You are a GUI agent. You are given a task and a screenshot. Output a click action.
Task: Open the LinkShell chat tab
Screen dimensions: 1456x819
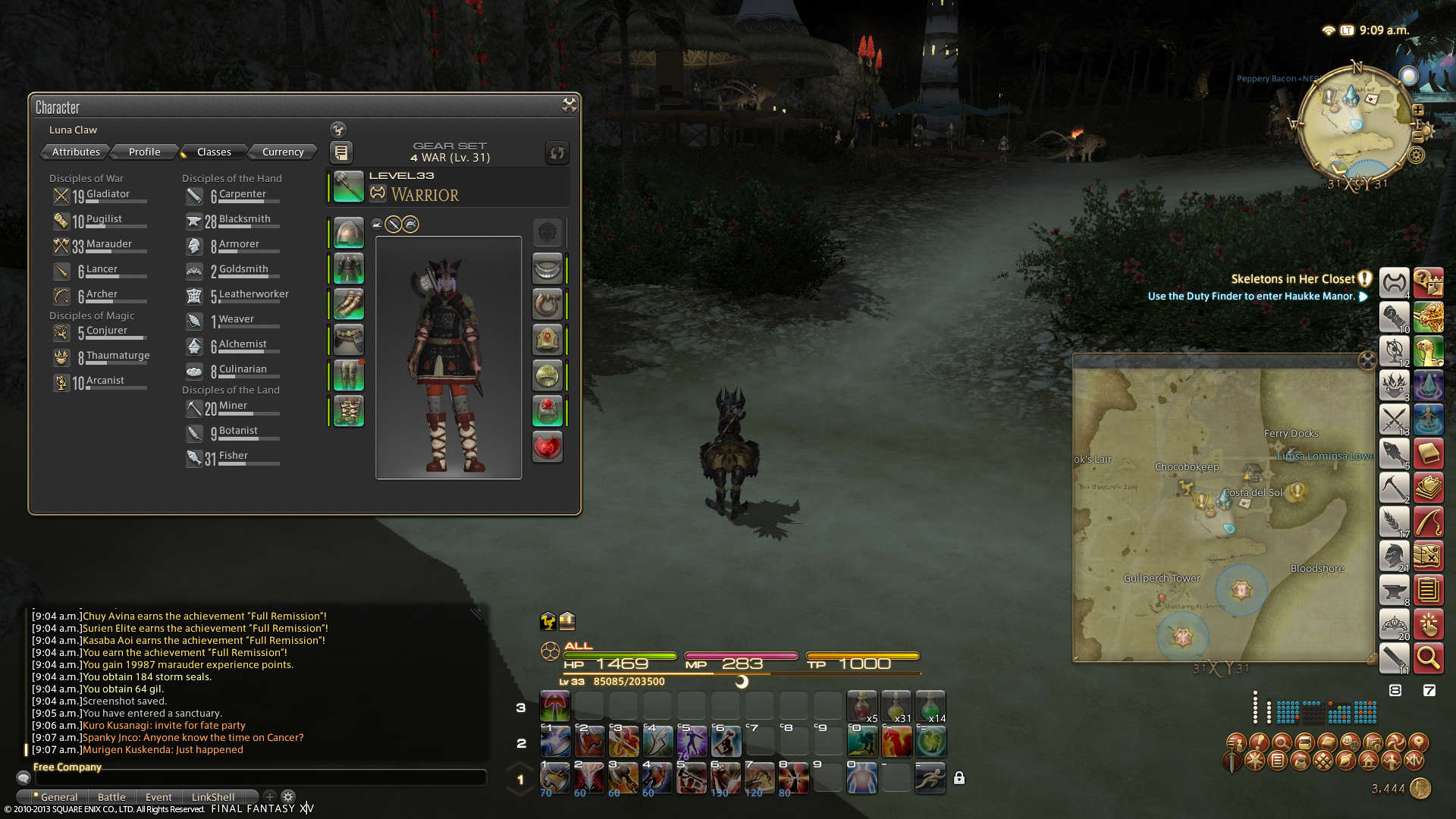coord(213,797)
